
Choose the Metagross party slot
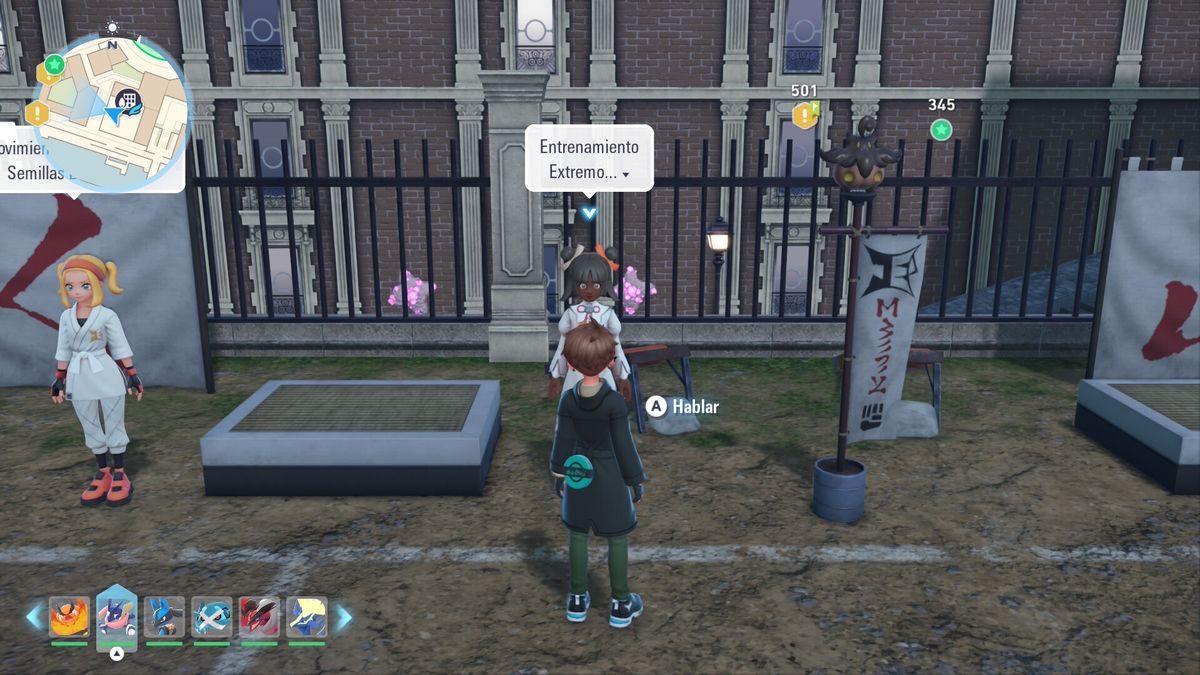(212, 617)
